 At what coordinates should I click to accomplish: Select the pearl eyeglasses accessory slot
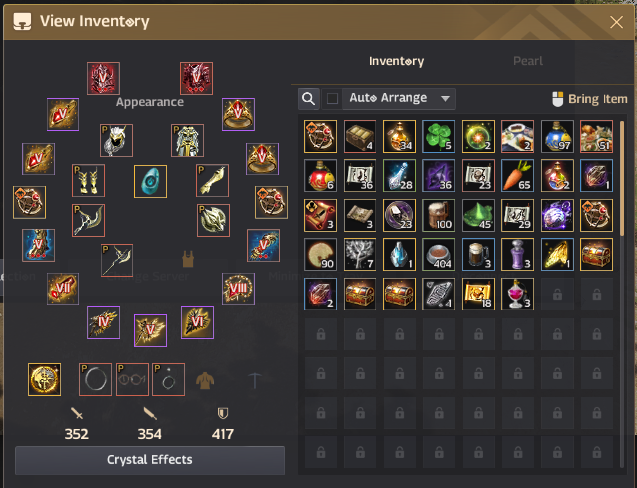pyautogui.click(x=134, y=378)
